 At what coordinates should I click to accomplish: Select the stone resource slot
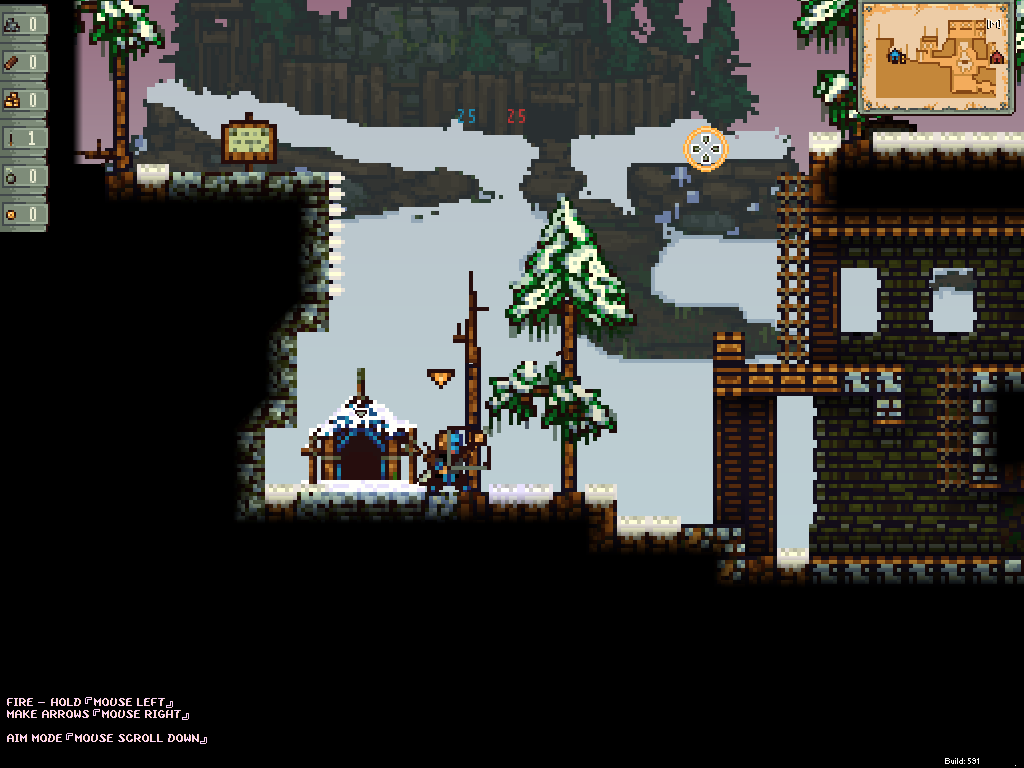tap(23, 24)
